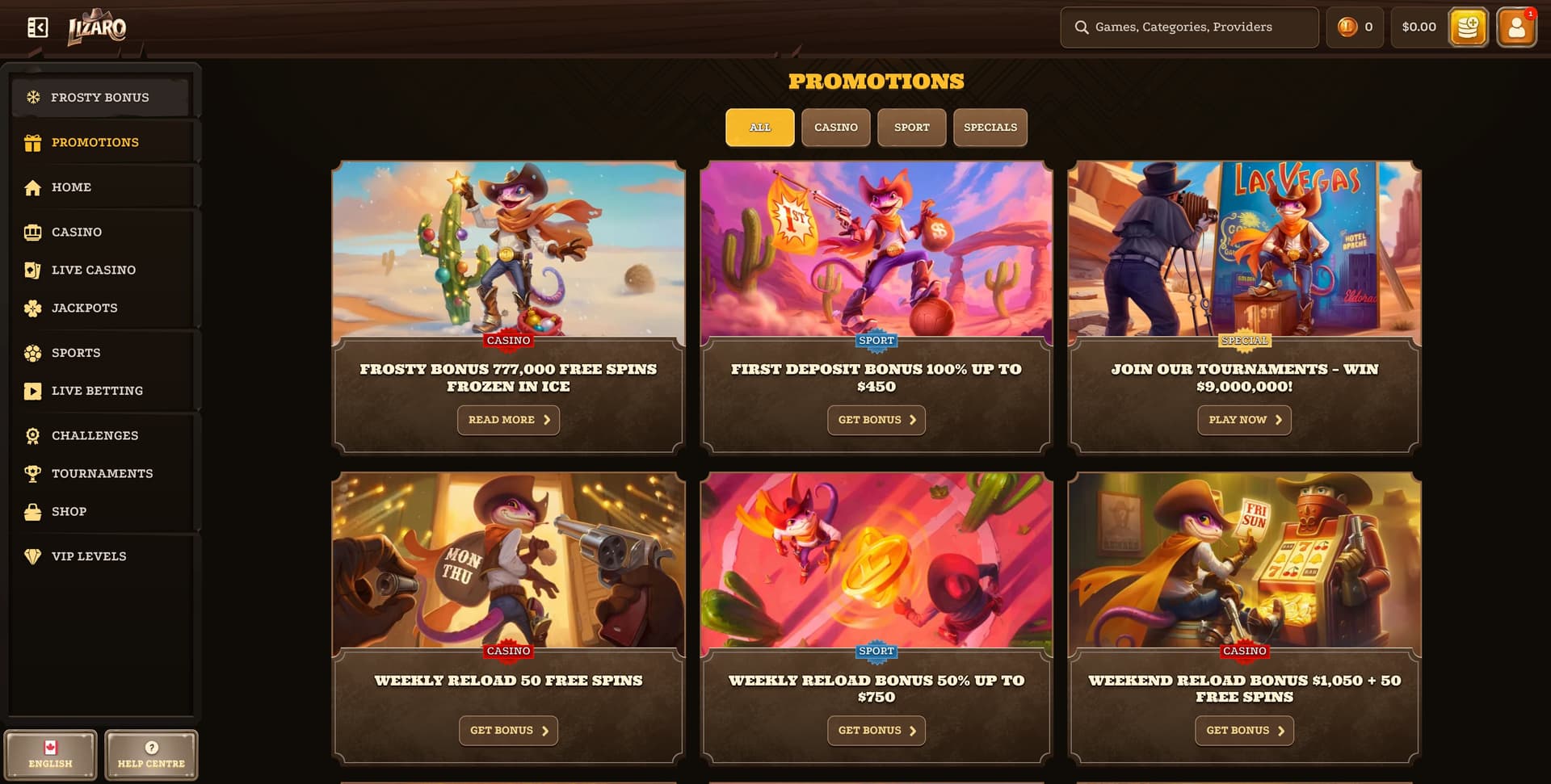1551x784 pixels.
Task: Open the Frosty Bonus sidebar entry
Action: (x=100, y=98)
